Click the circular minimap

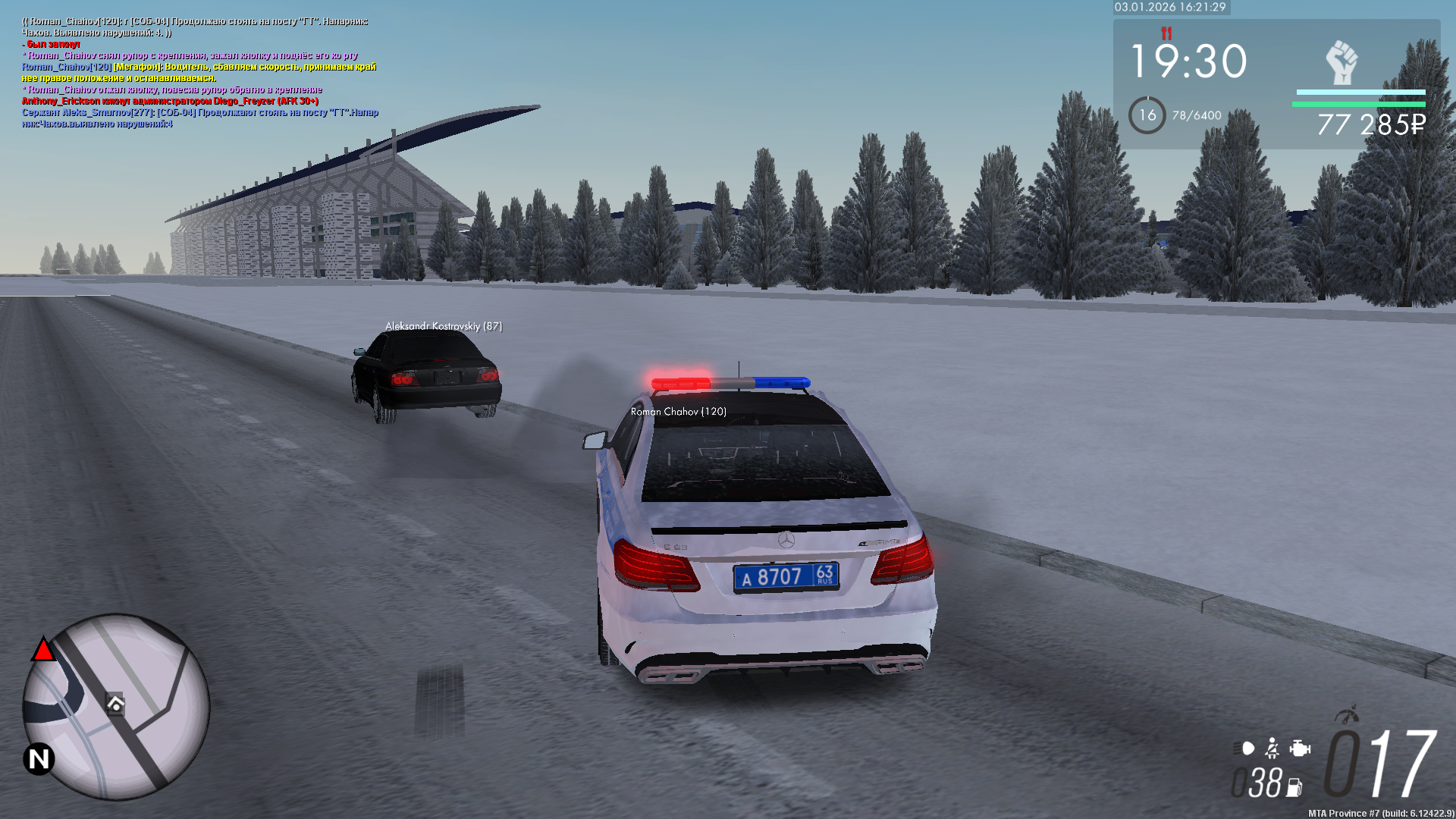click(x=116, y=707)
